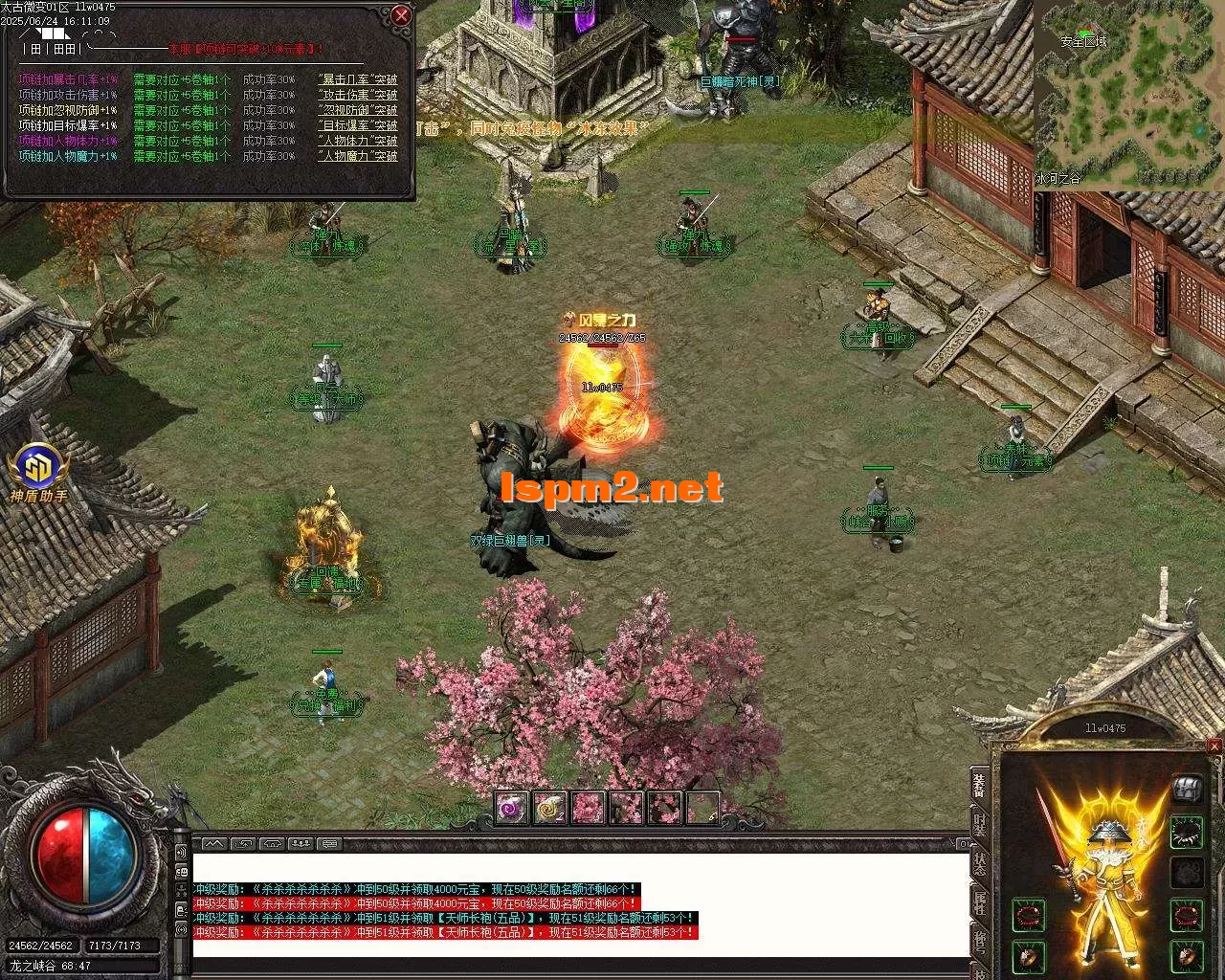The image size is (1225, 980).
Task: Click the mountain-shaped chat toolbar button
Action: point(212,844)
